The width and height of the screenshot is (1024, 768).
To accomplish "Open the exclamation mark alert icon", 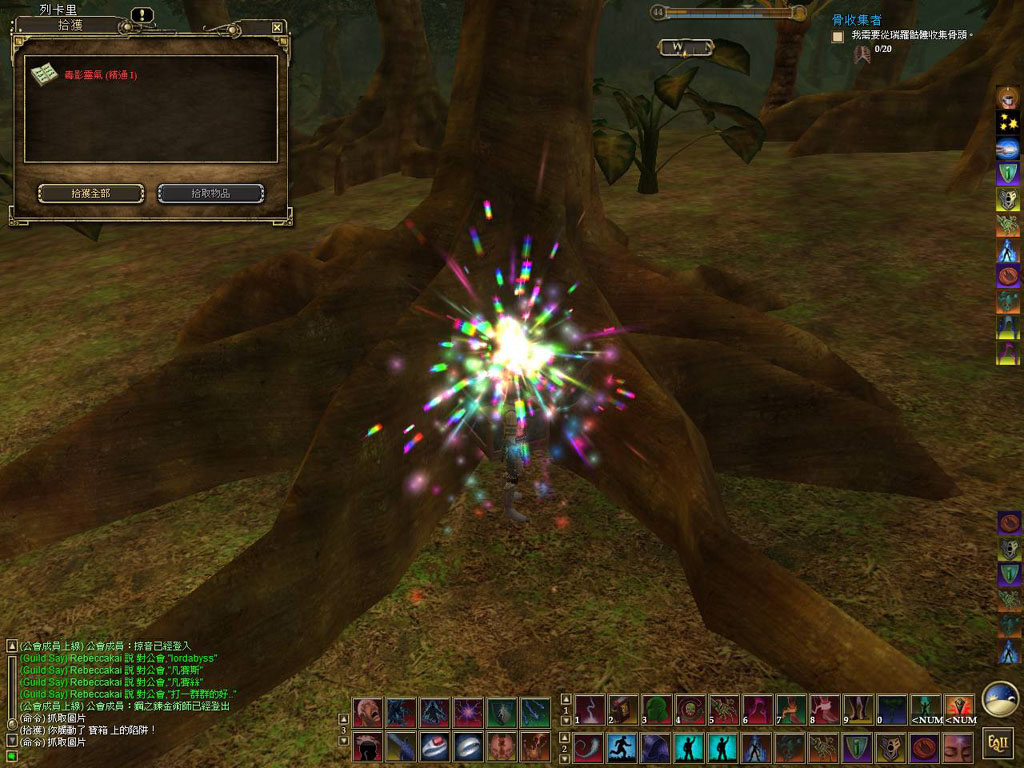I will point(142,15).
